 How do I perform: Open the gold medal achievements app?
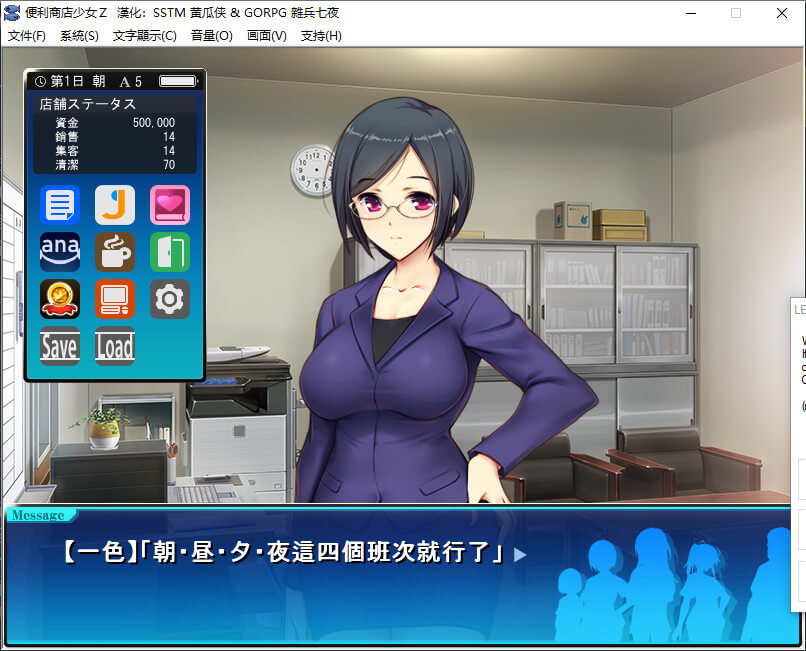coord(60,299)
